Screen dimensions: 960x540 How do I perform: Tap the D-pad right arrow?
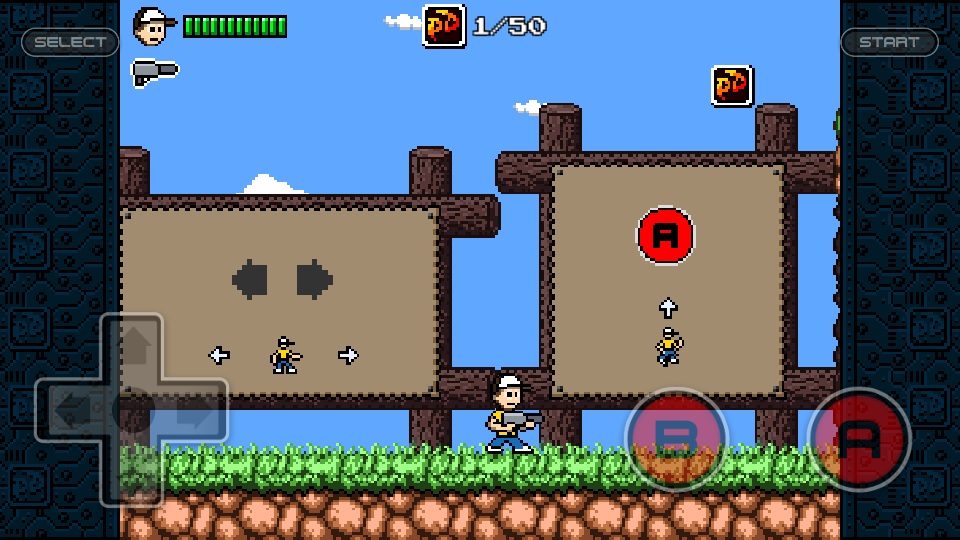(194, 410)
